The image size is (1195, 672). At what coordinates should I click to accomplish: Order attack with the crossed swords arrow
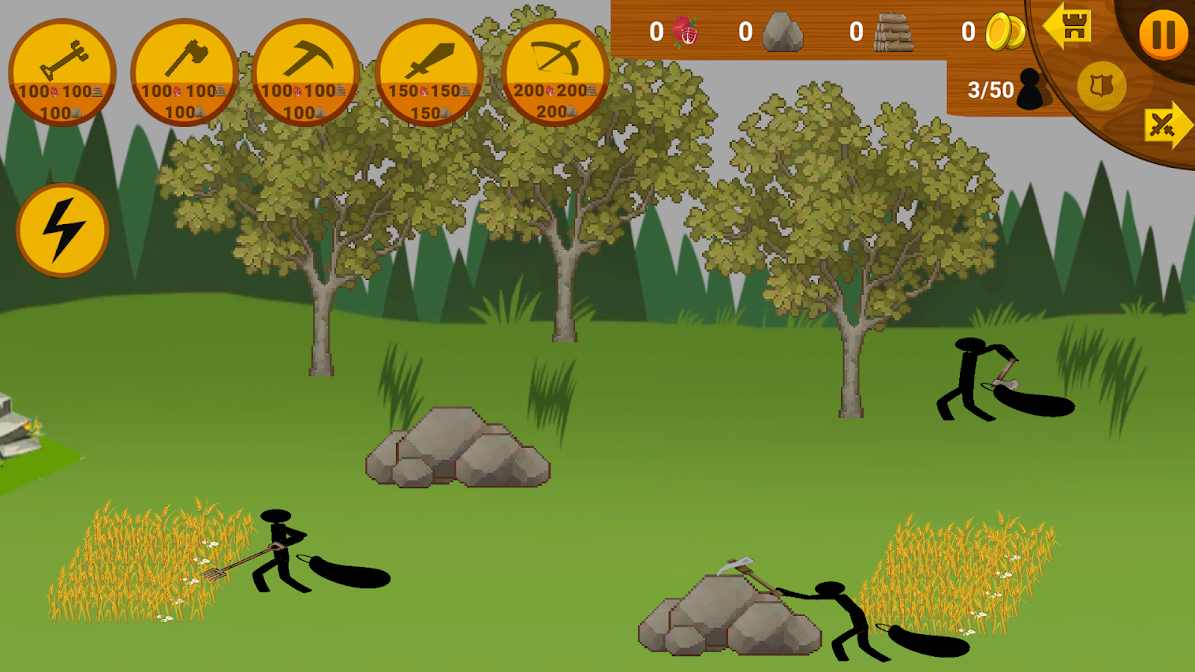(1167, 126)
